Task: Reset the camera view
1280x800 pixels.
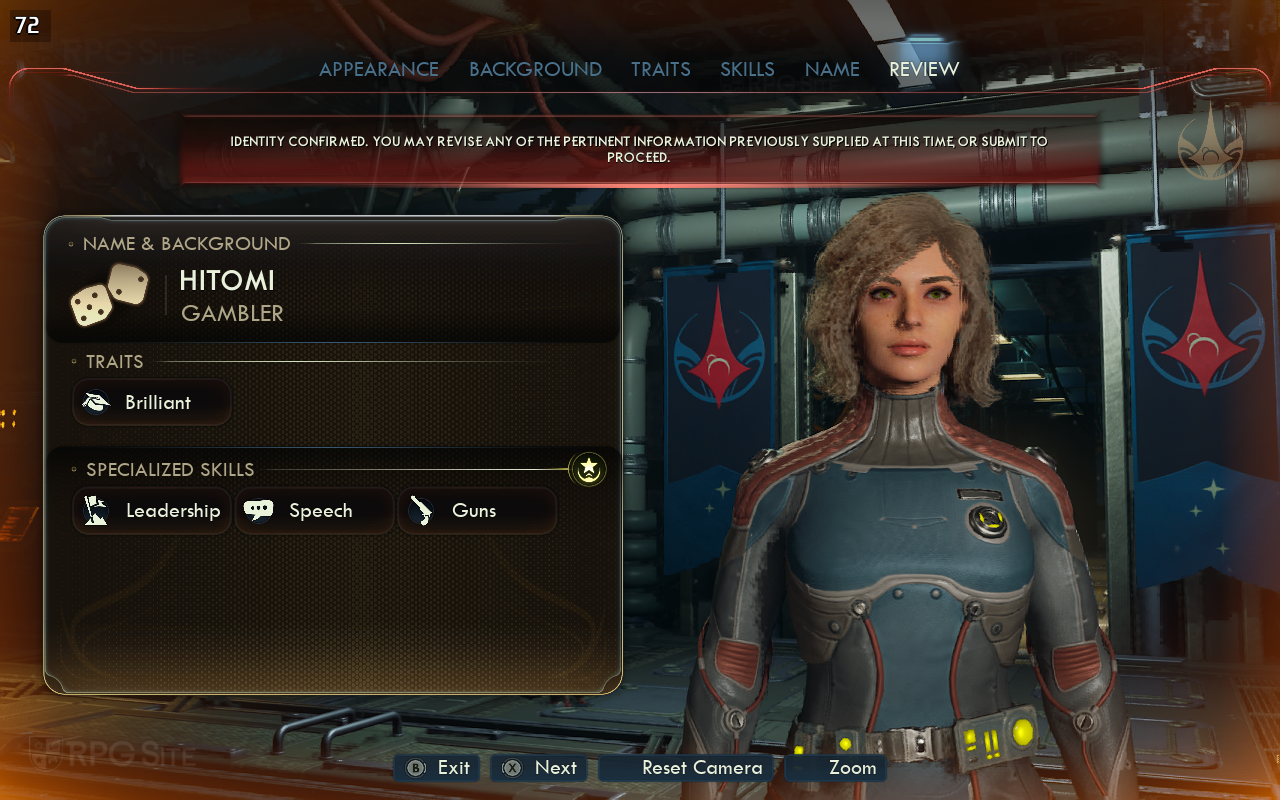Action: click(689, 768)
